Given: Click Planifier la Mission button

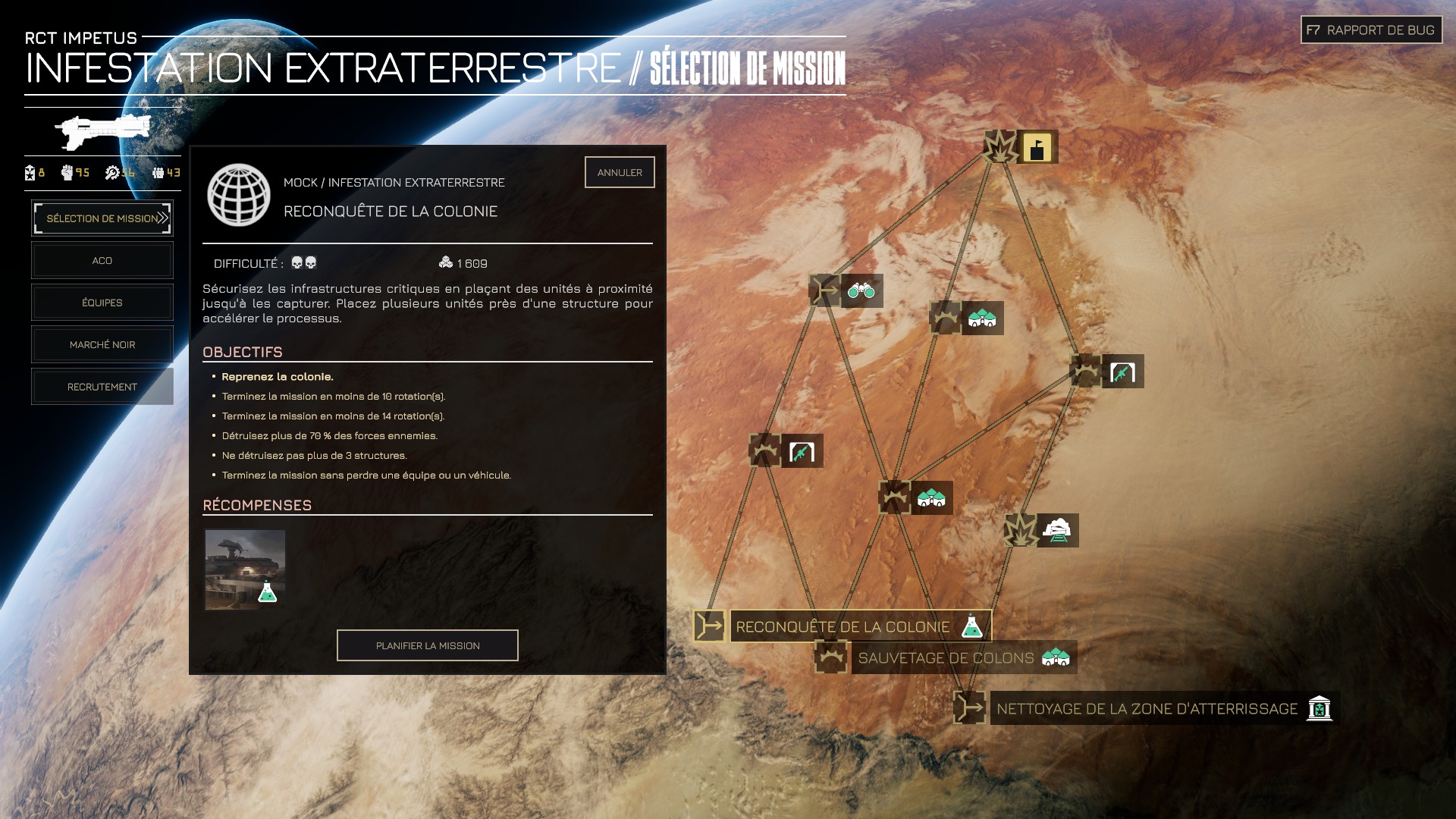Looking at the screenshot, I should pos(428,645).
